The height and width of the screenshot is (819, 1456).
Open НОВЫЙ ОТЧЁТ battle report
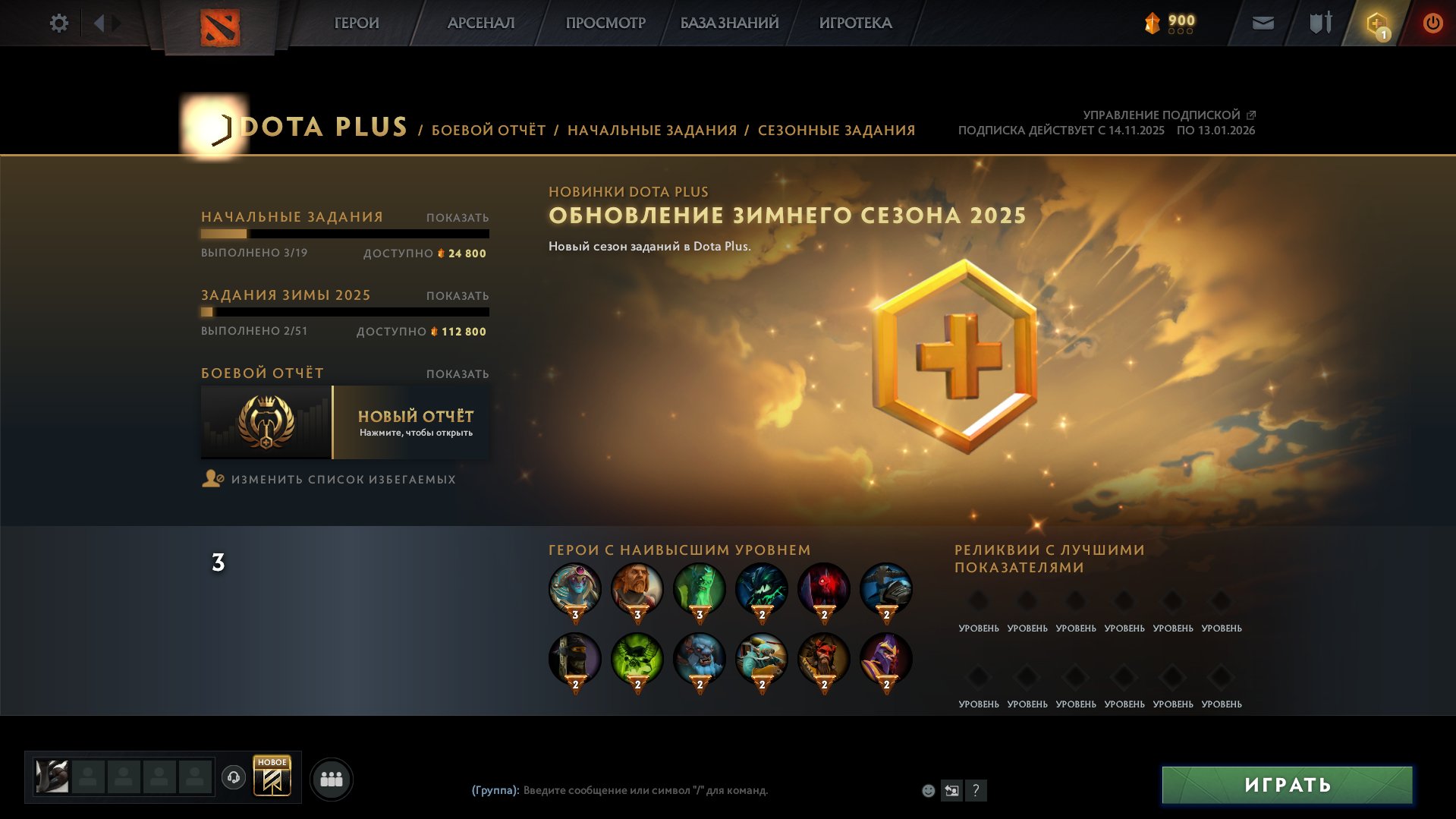pos(414,422)
